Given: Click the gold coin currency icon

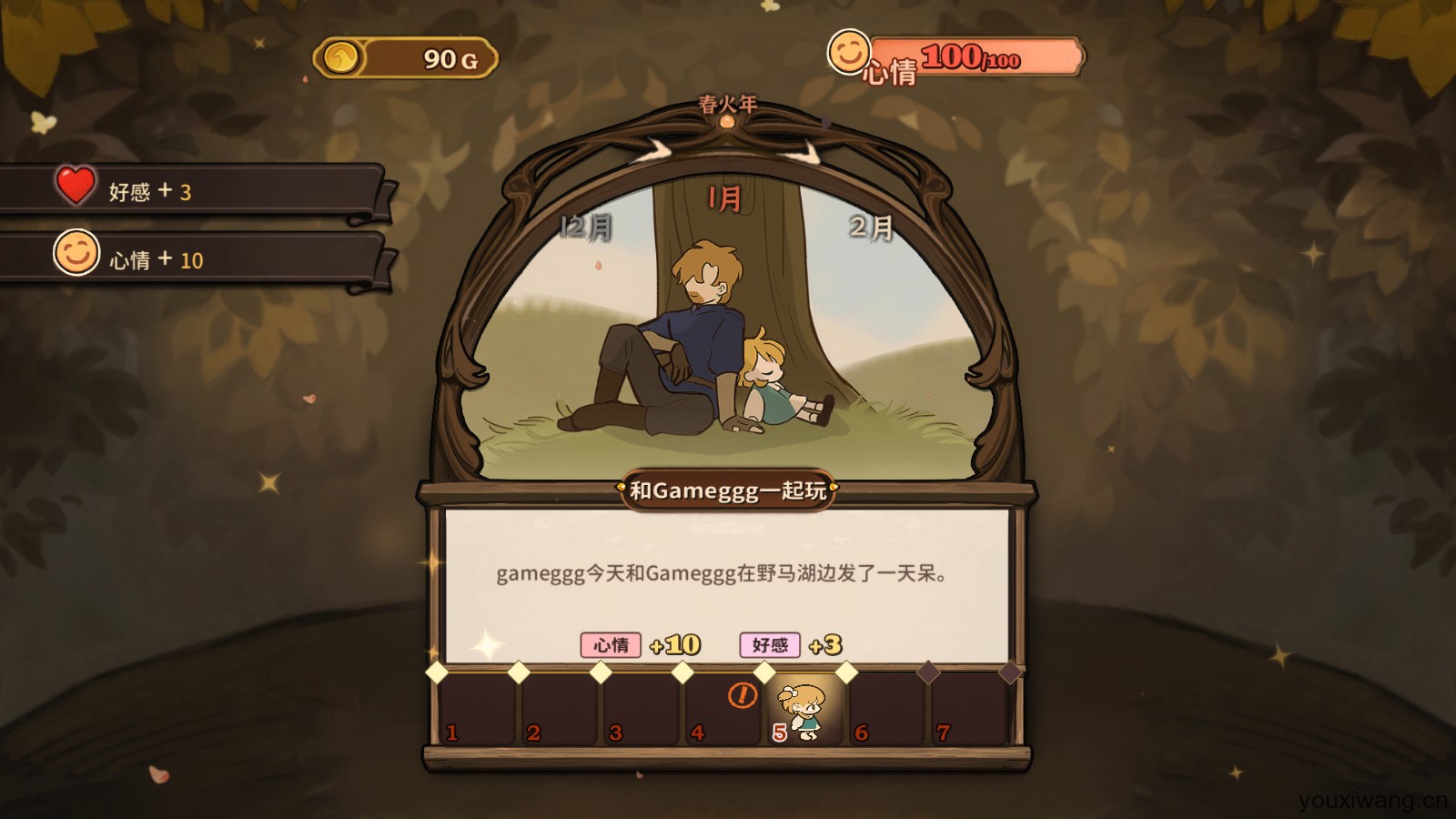Looking at the screenshot, I should point(339,56).
